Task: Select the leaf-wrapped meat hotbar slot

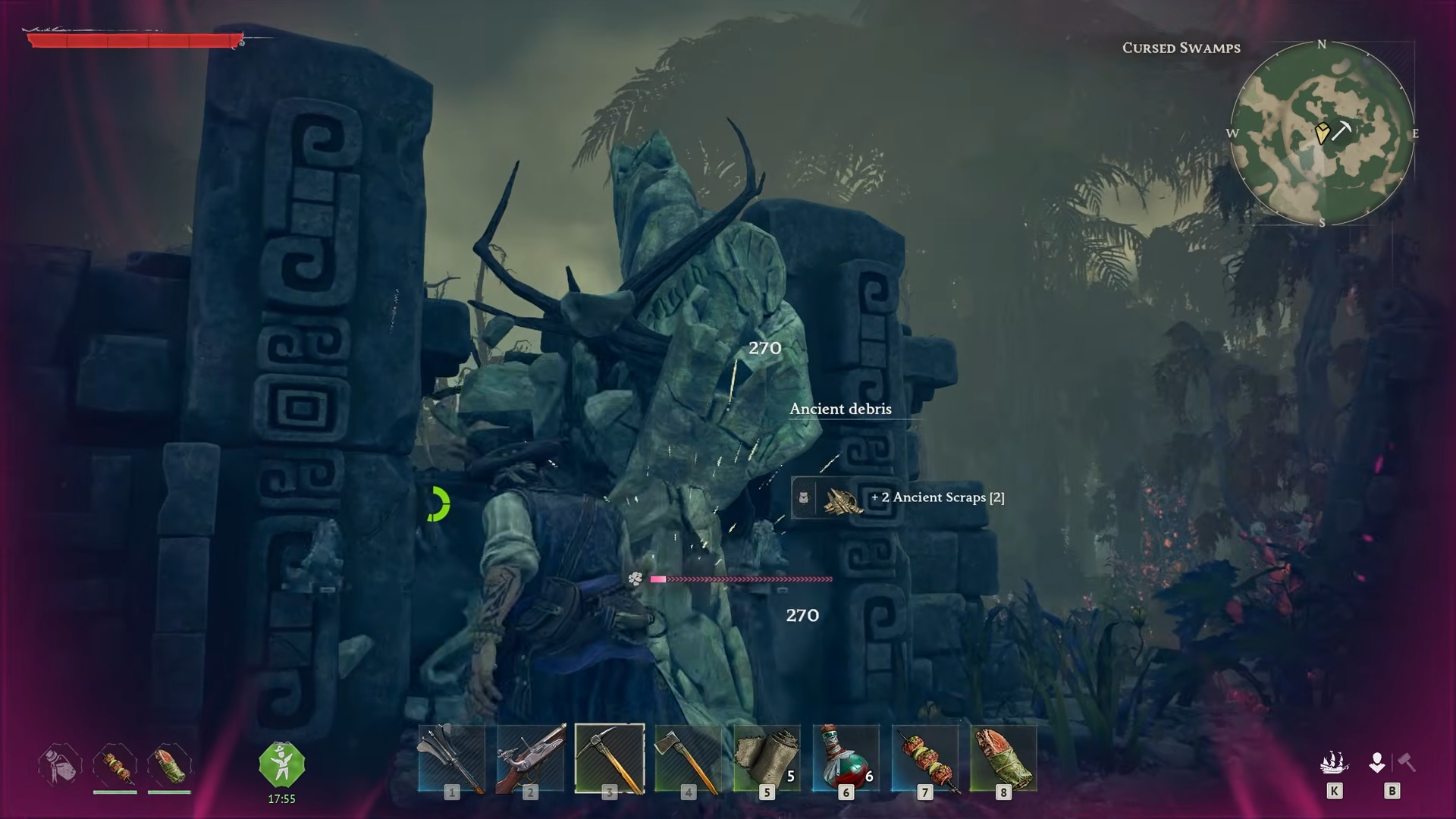Action: [x=1003, y=758]
